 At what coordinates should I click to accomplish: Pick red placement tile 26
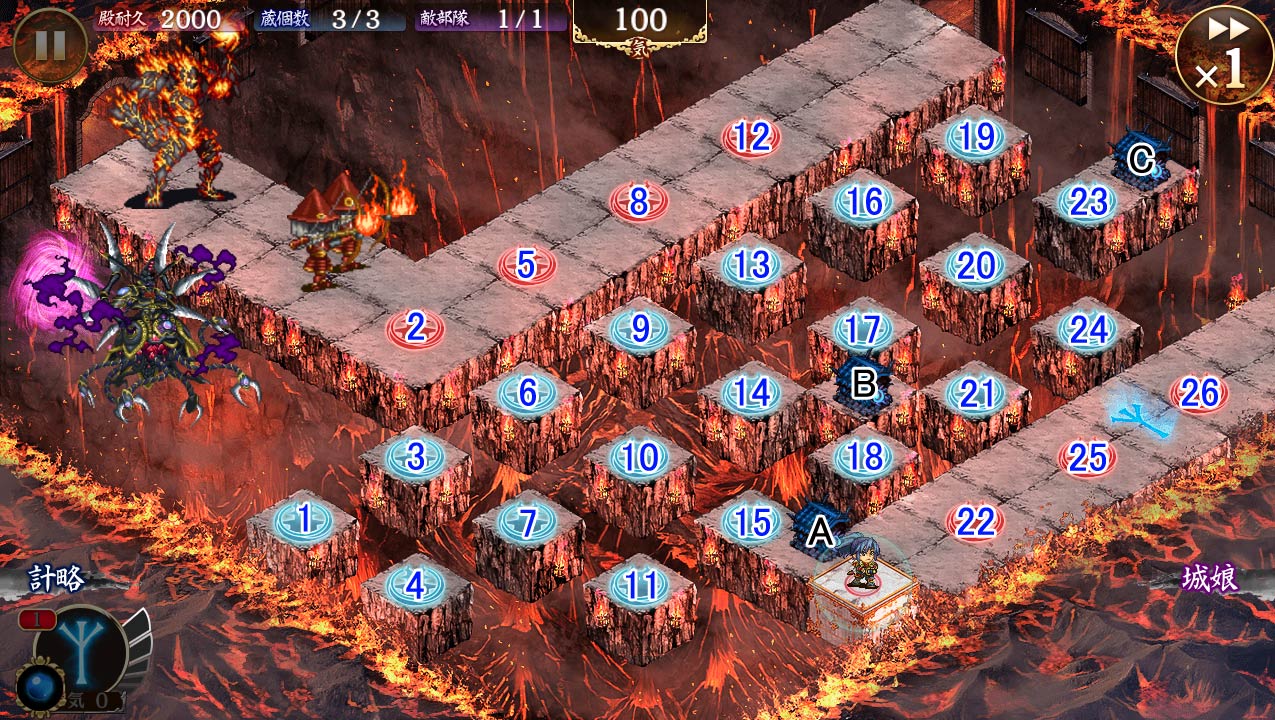click(x=1199, y=394)
